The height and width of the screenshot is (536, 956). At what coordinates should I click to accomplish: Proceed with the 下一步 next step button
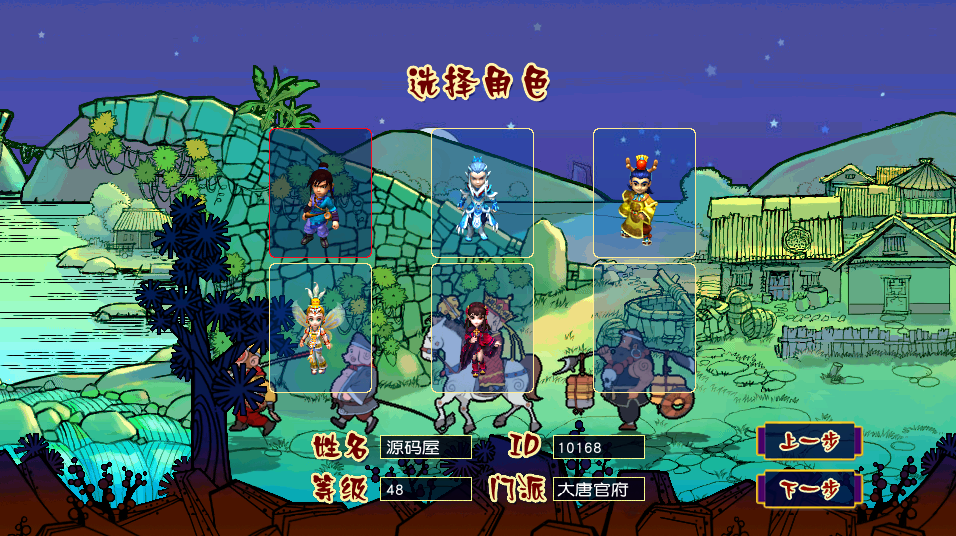pos(808,489)
